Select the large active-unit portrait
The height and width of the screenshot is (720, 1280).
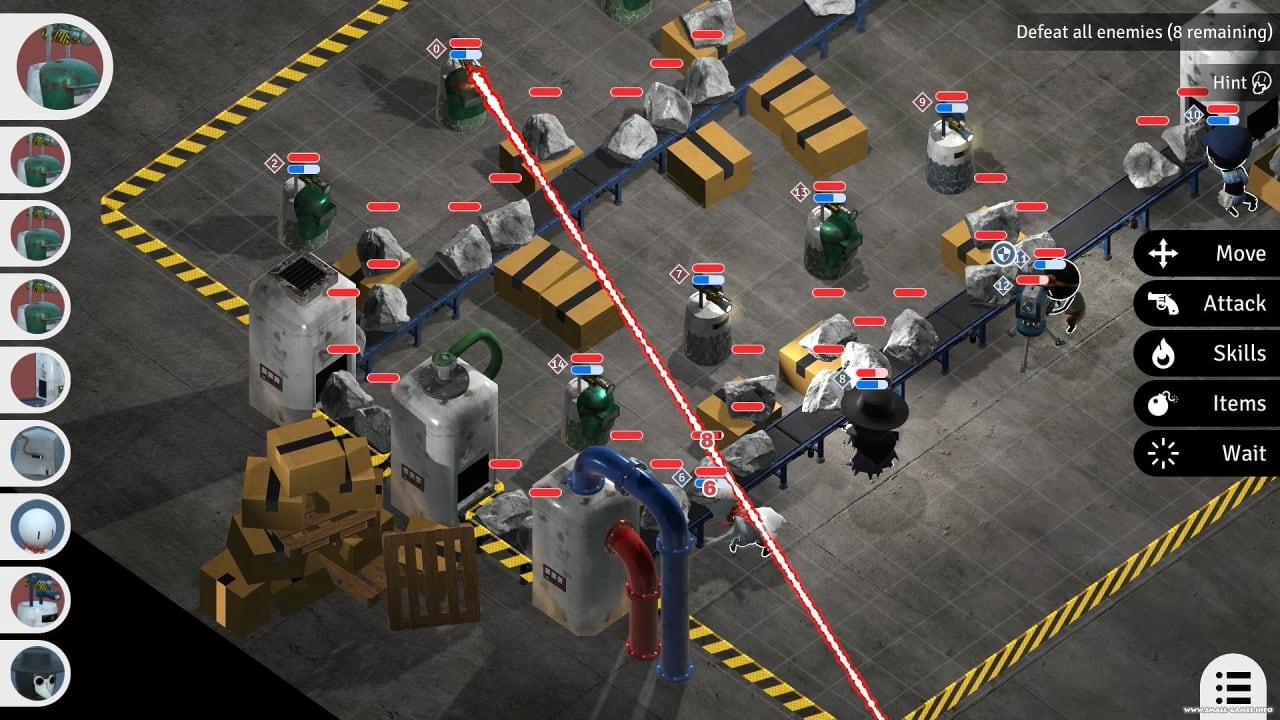click(62, 66)
